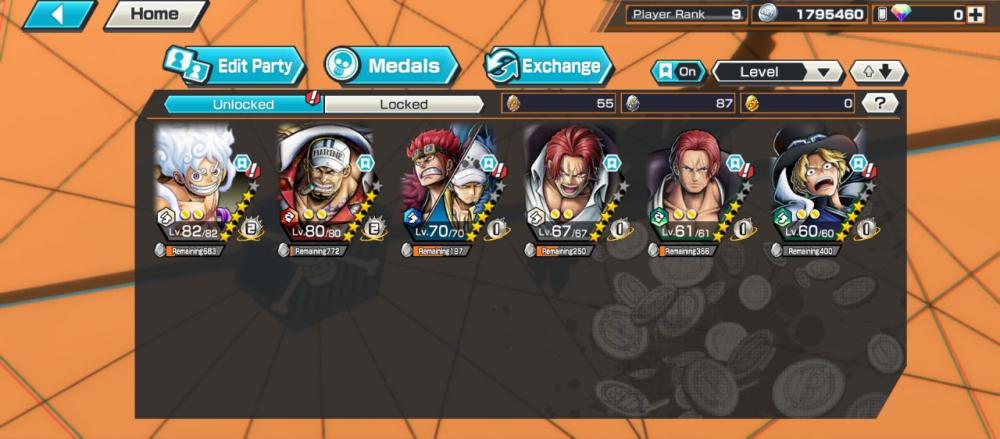Viewport: 1000px width, 439px height.
Task: Open the question mark help
Action: pyautogui.click(x=879, y=103)
